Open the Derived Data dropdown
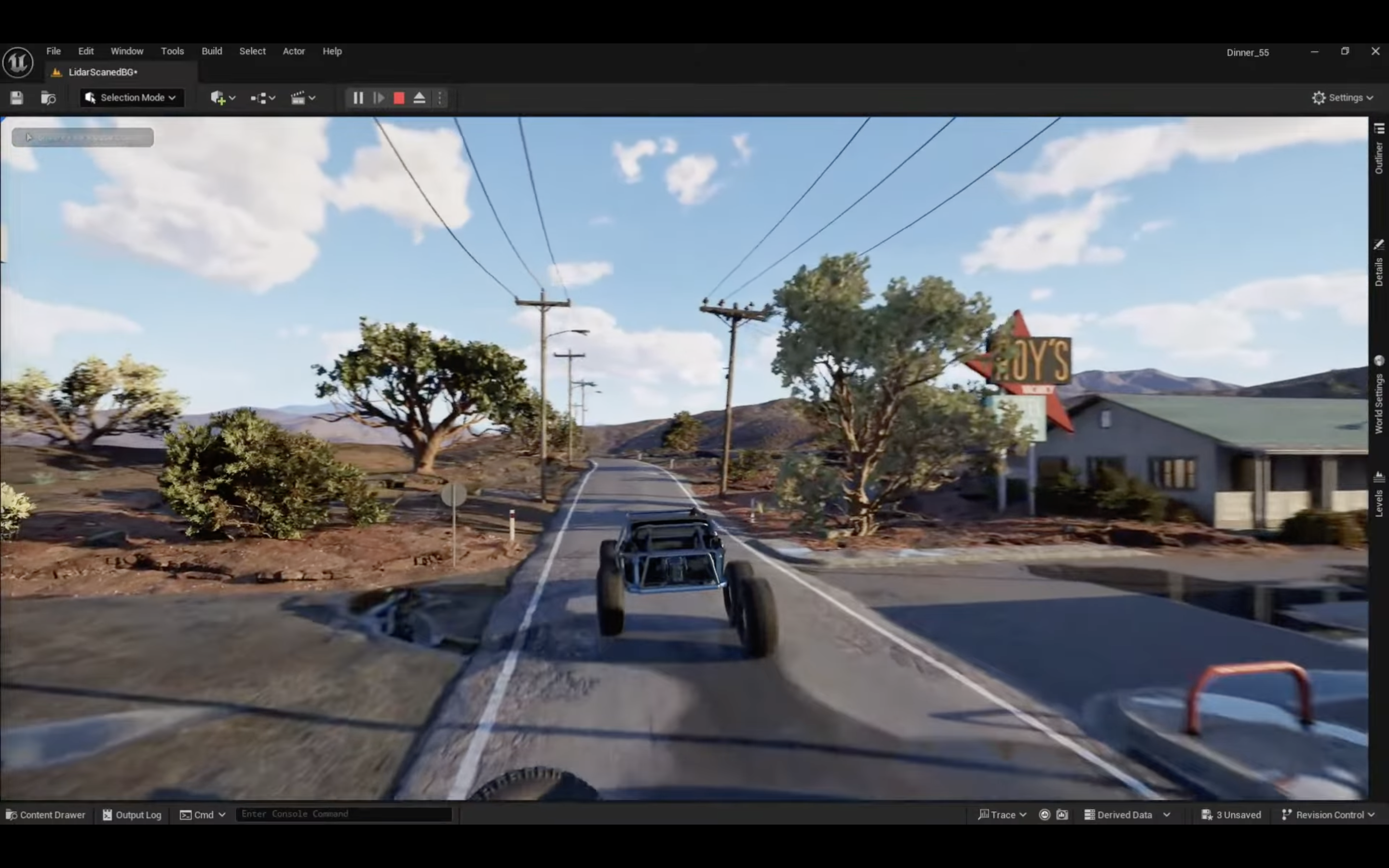 [x=1124, y=814]
